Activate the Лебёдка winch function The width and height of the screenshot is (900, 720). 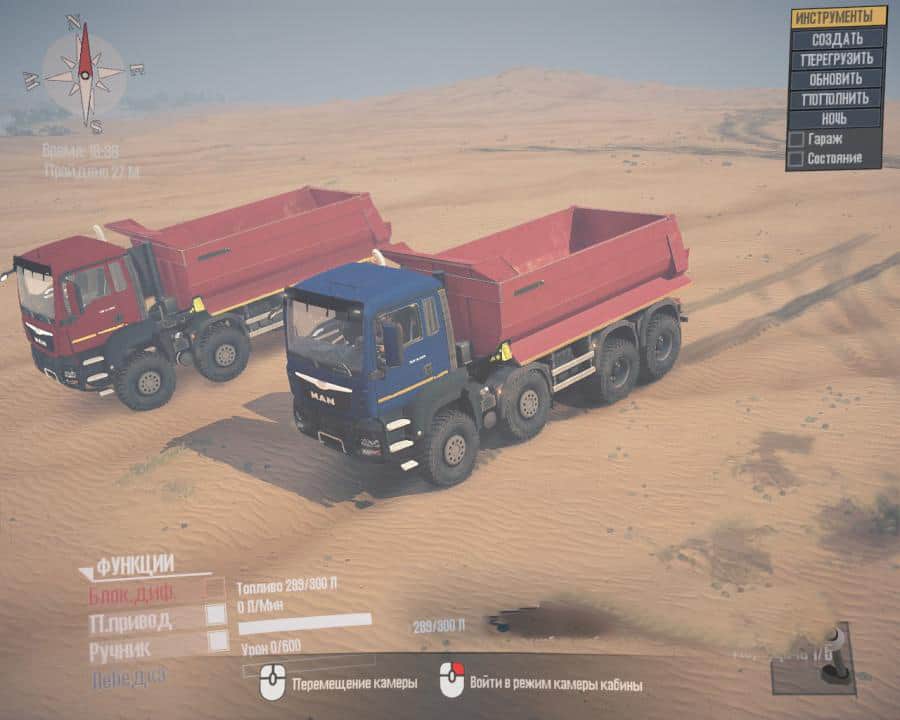[130, 676]
